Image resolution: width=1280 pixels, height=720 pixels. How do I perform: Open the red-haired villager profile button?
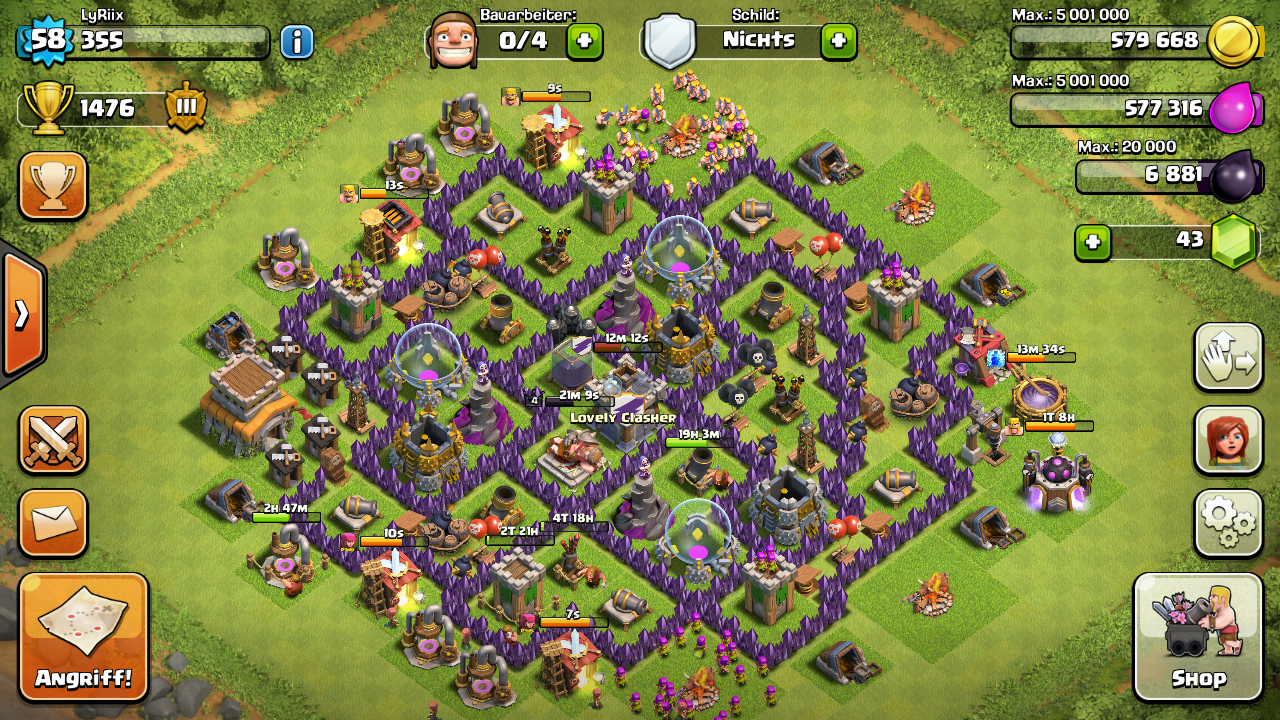pos(1228,440)
